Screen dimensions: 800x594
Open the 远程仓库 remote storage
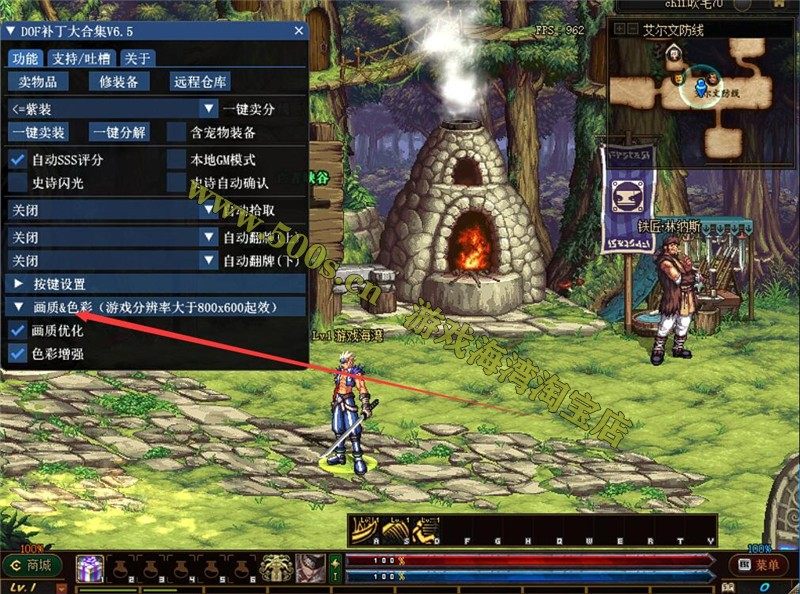[200, 82]
